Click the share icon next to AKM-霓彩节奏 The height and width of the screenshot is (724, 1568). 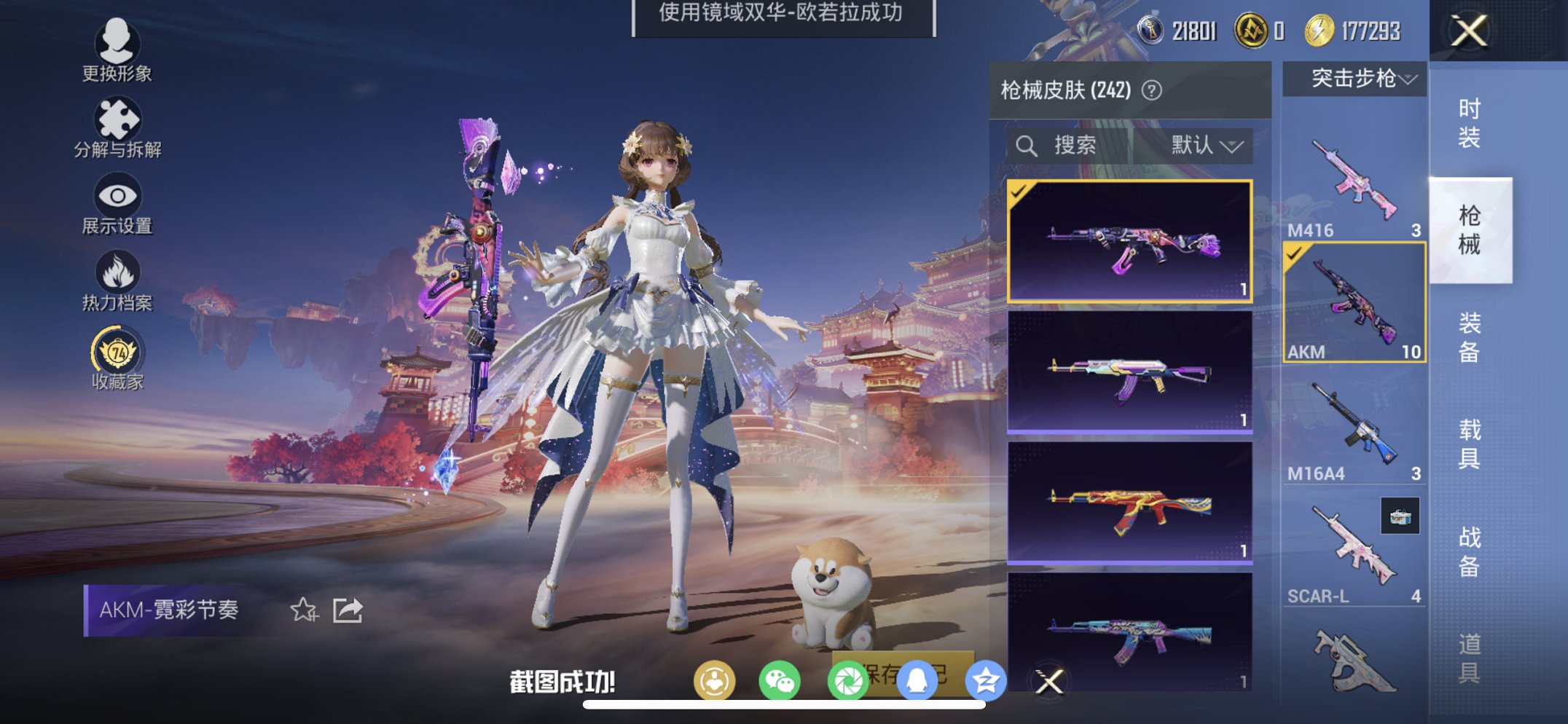click(348, 608)
